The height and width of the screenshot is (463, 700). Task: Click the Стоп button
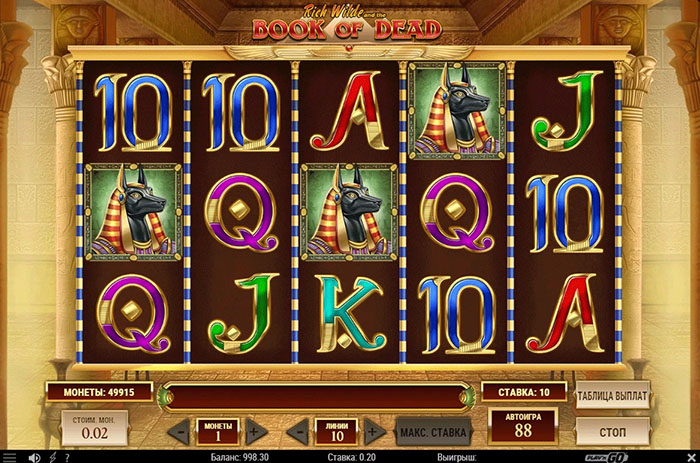coord(612,430)
